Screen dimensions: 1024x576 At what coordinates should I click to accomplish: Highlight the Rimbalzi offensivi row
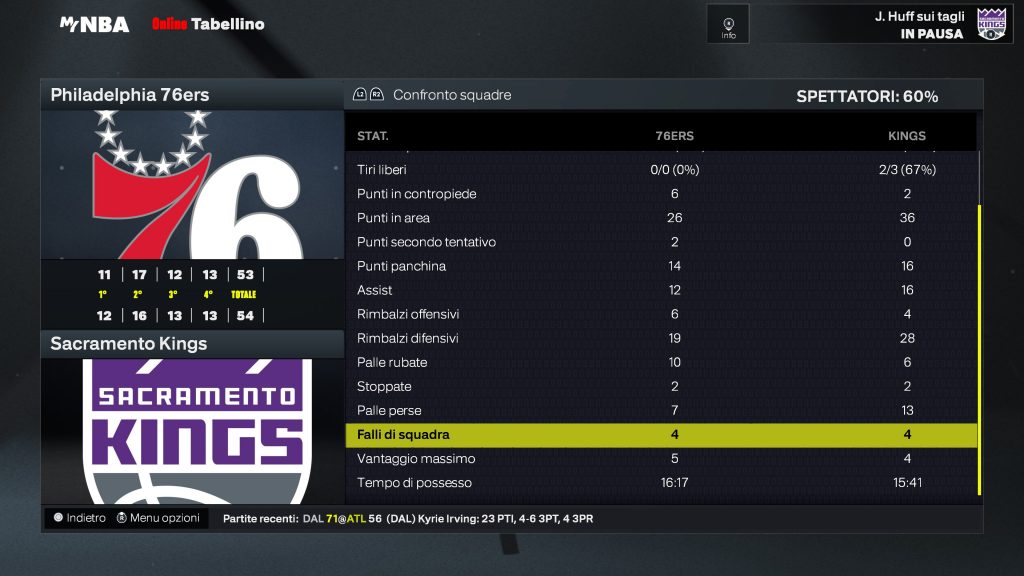pyautogui.click(x=660, y=314)
